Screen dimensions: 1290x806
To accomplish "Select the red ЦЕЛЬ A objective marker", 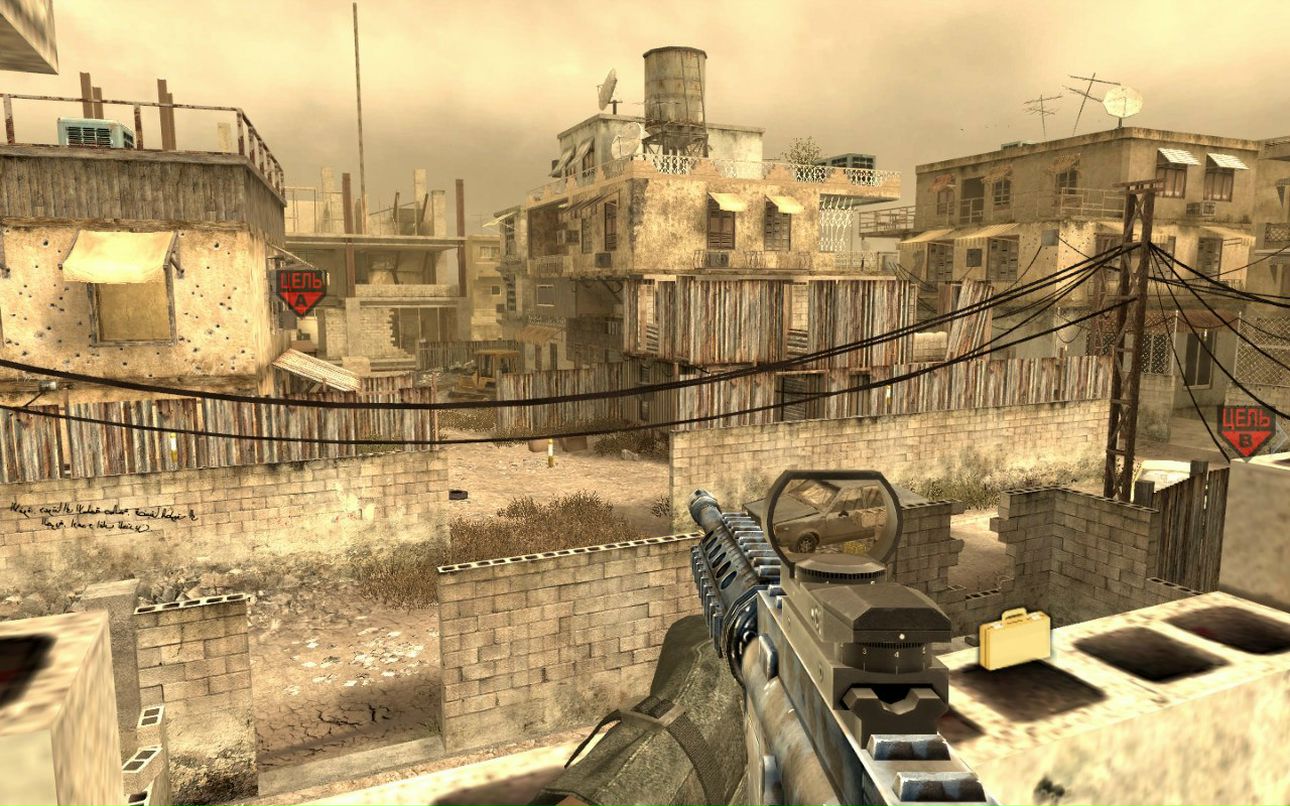I will tap(301, 290).
